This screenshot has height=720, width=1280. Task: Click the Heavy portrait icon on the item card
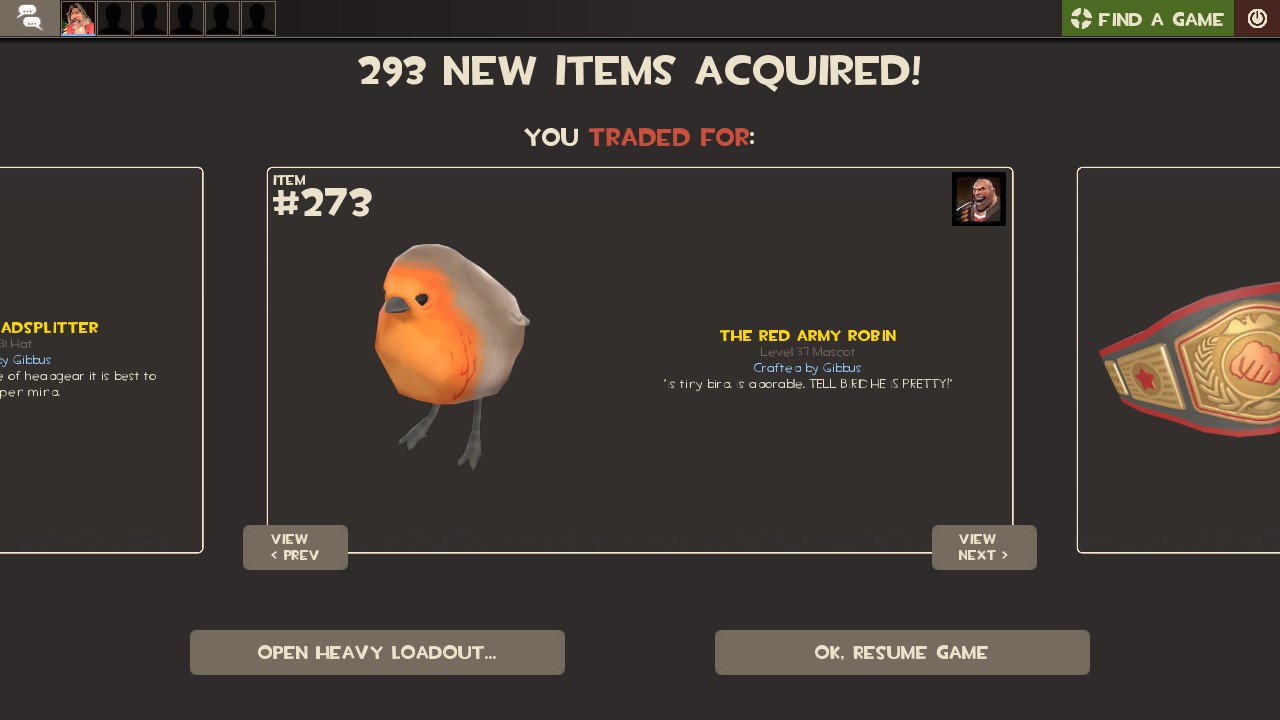coord(978,198)
